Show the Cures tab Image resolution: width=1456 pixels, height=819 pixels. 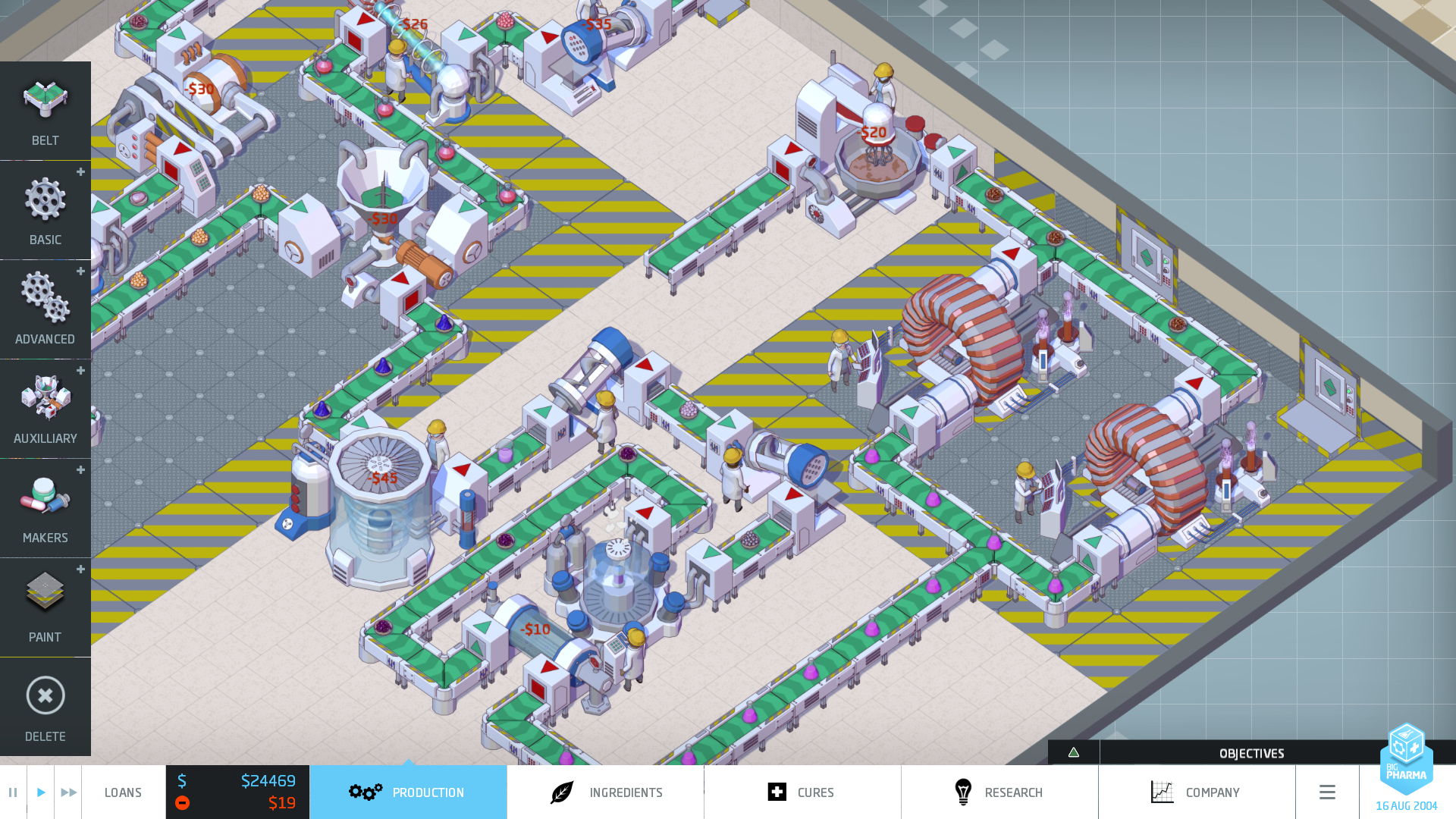[802, 792]
